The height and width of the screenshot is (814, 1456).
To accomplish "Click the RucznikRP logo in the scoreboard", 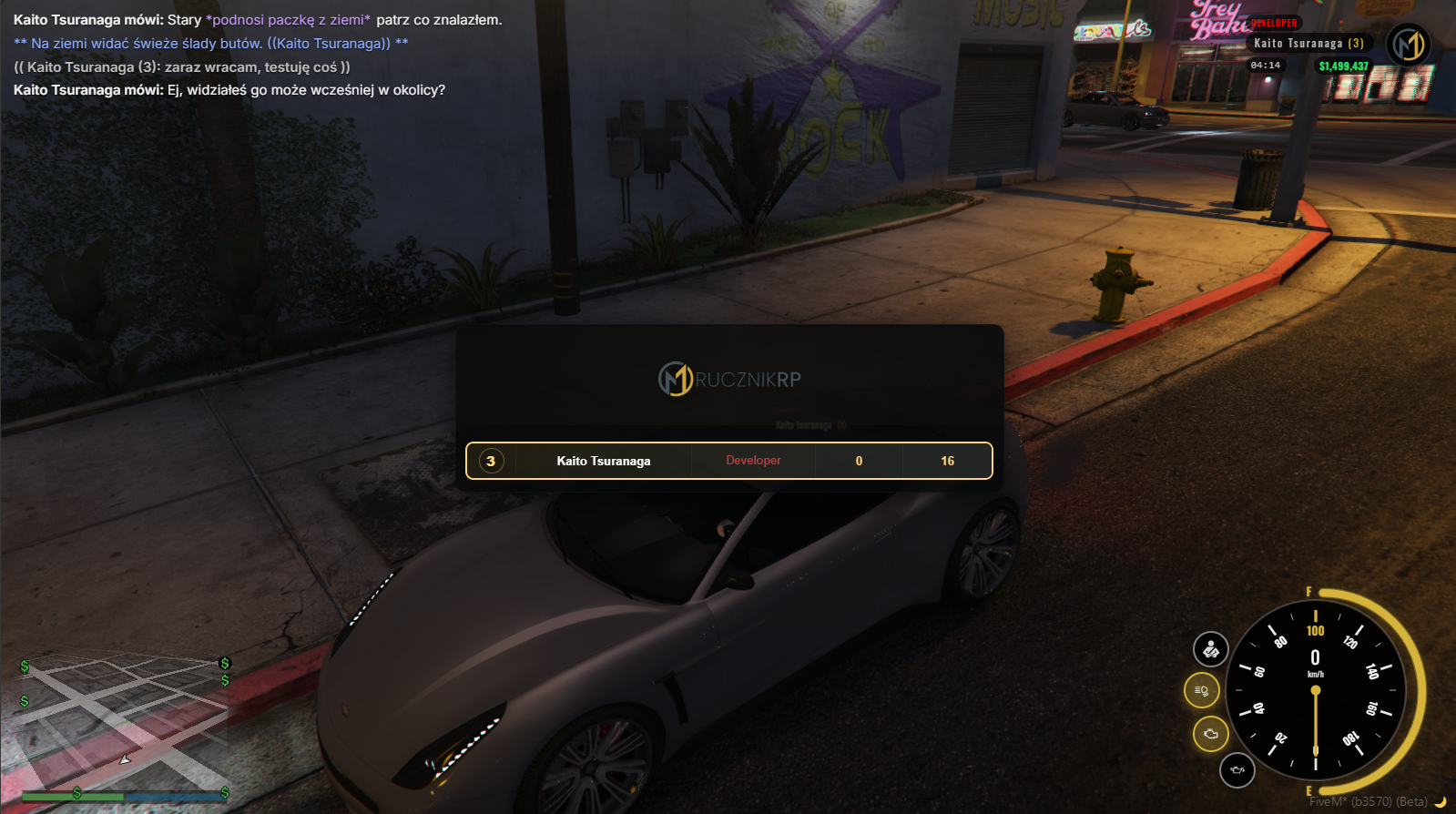I will click(729, 379).
